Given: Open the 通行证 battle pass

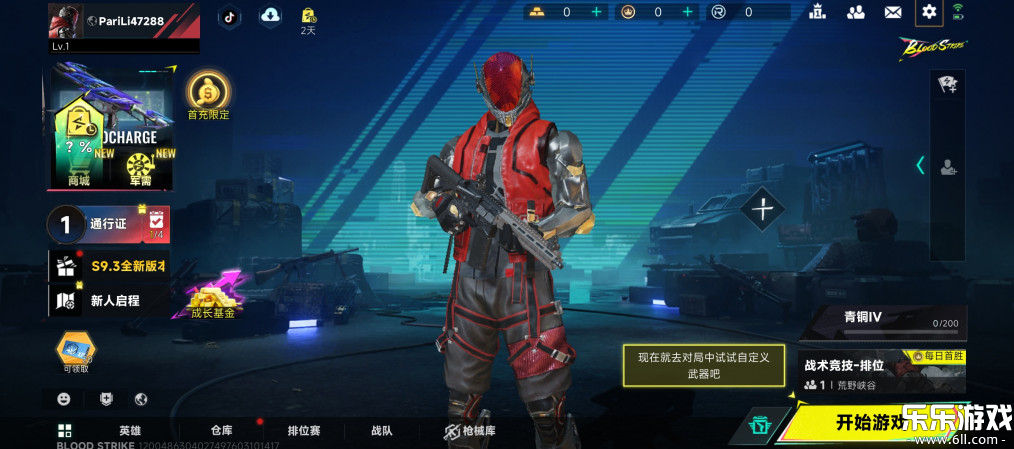Looking at the screenshot, I should [108, 225].
